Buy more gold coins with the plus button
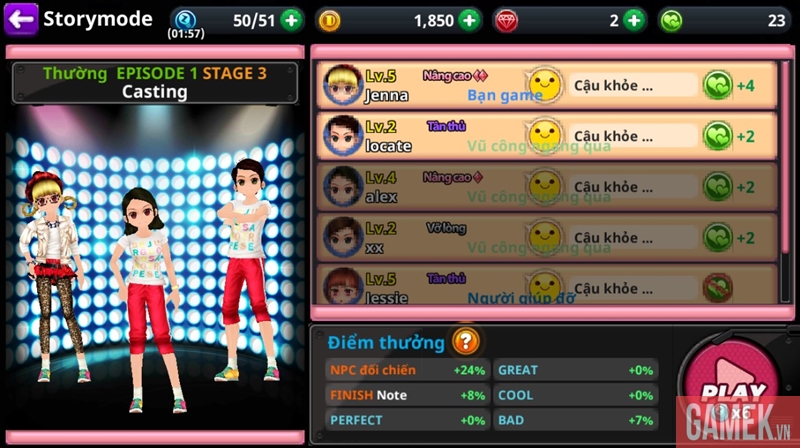 point(470,19)
